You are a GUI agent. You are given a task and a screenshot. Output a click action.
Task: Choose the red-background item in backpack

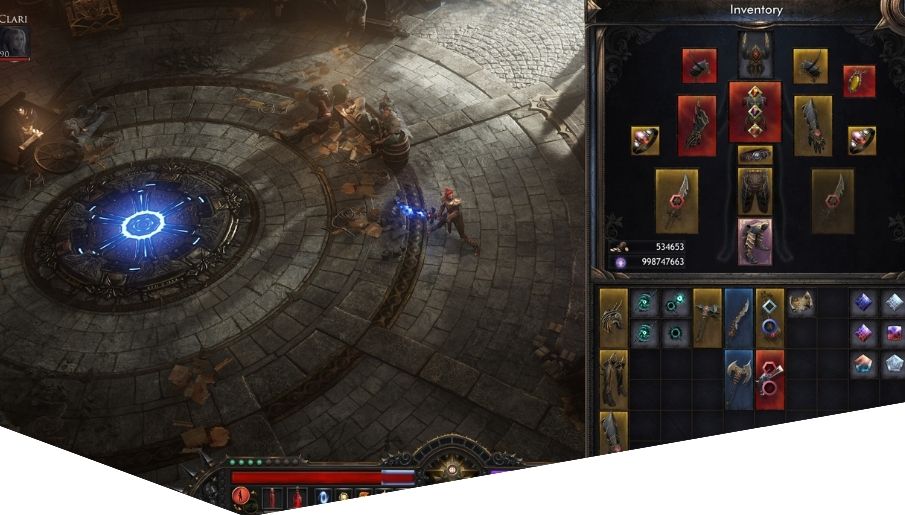[x=770, y=379]
